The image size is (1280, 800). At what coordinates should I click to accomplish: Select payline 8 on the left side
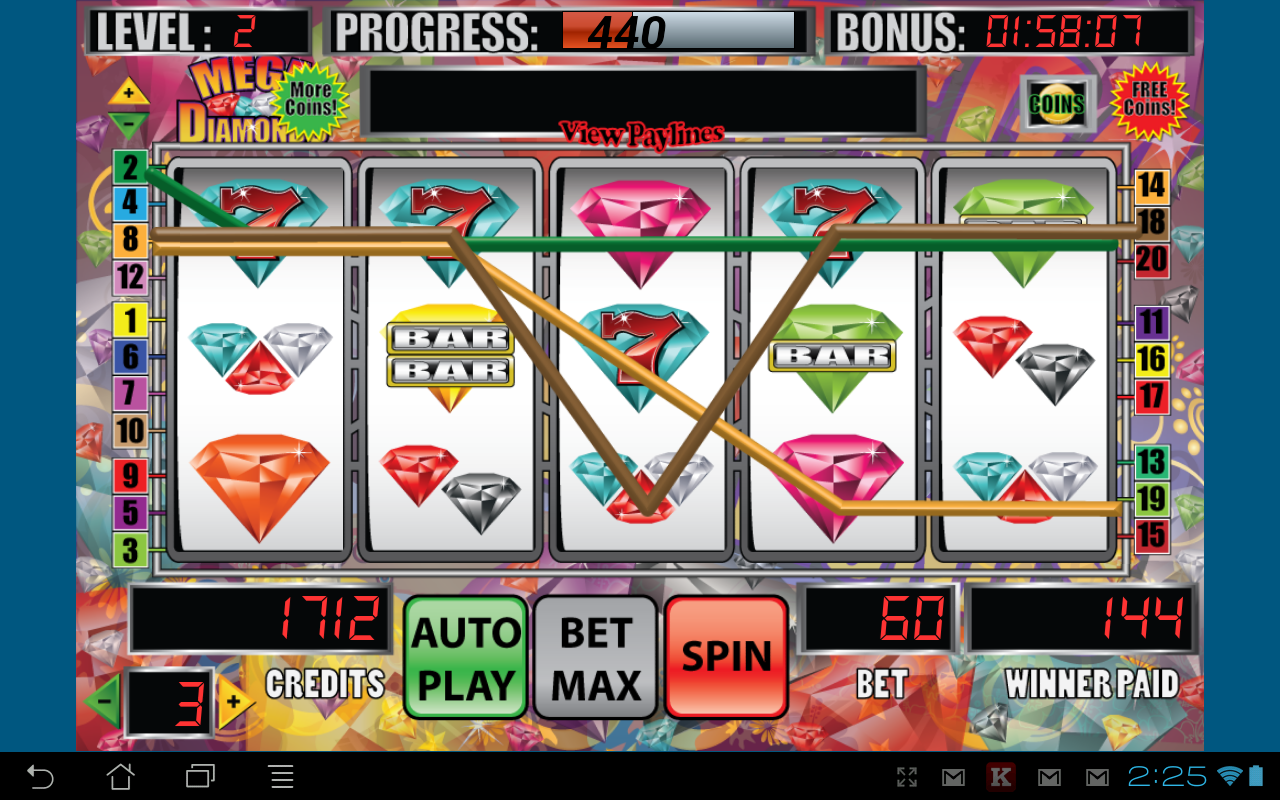pos(129,240)
